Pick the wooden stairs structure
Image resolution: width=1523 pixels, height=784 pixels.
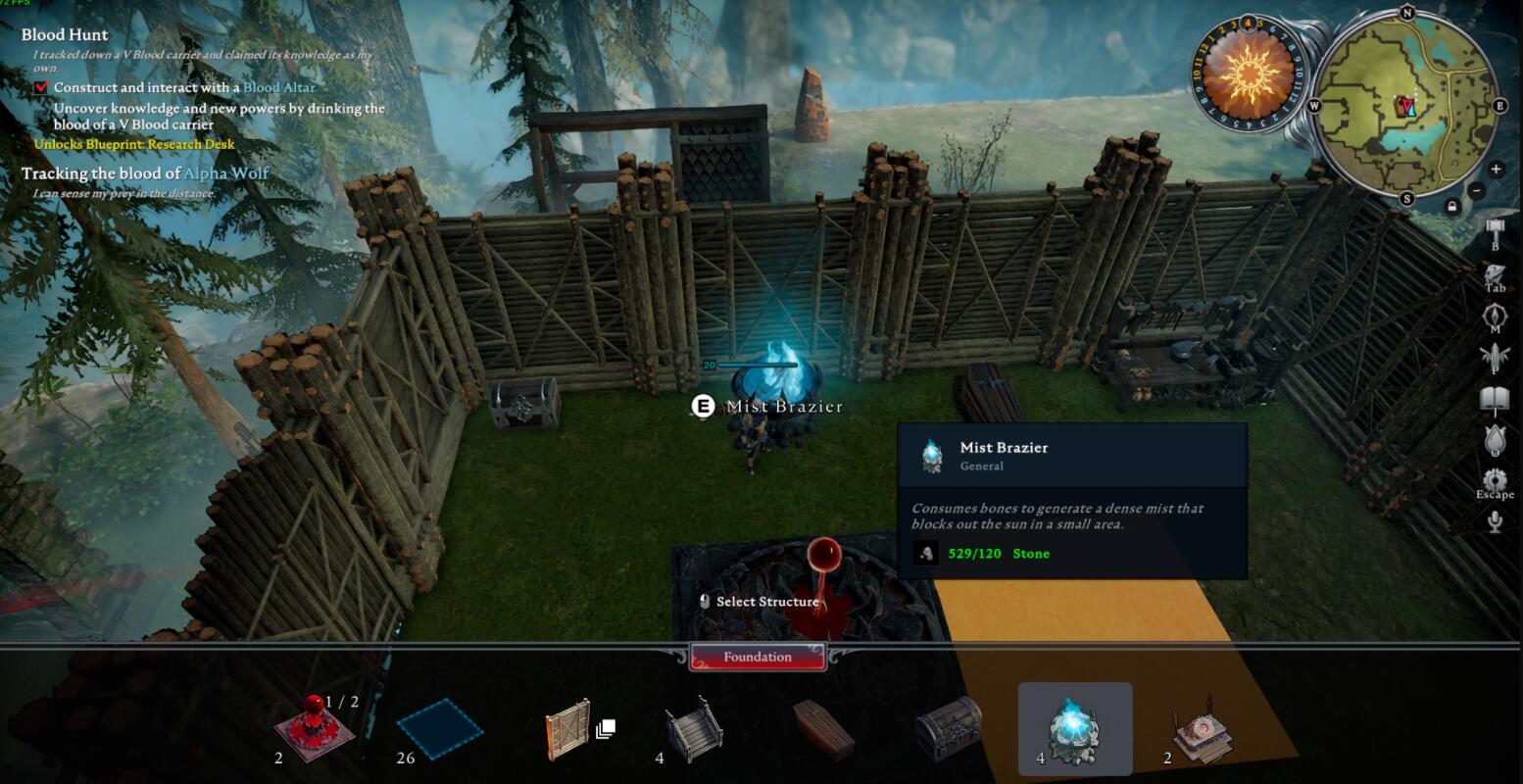coord(694,729)
